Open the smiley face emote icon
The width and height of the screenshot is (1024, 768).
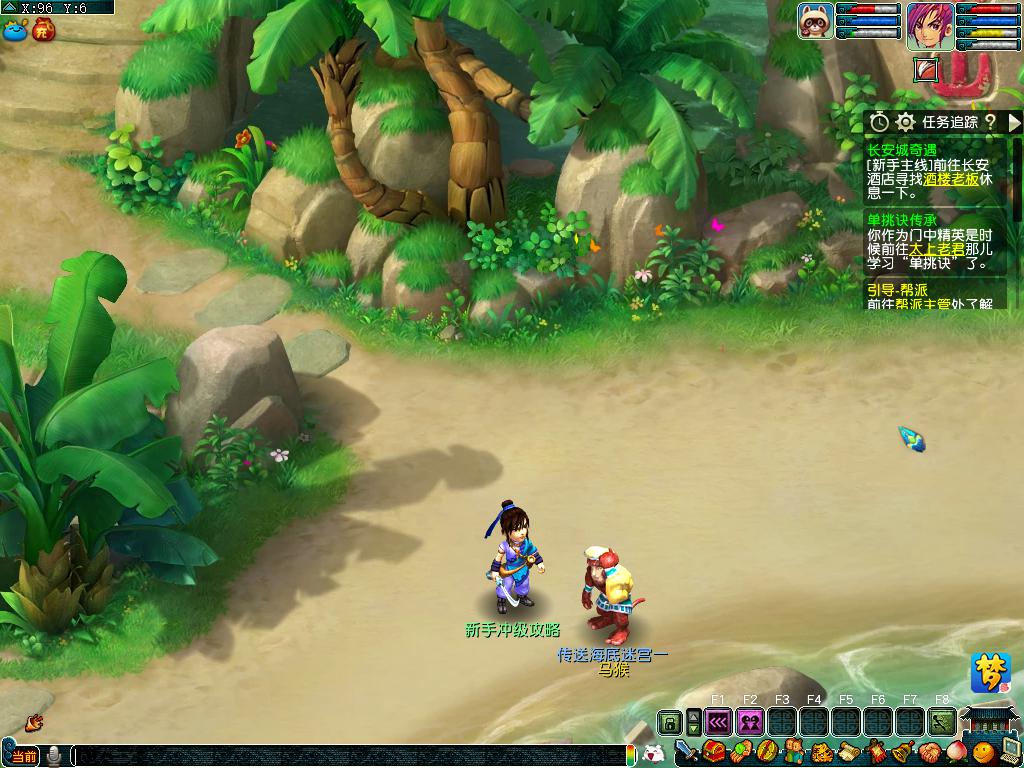tap(984, 752)
